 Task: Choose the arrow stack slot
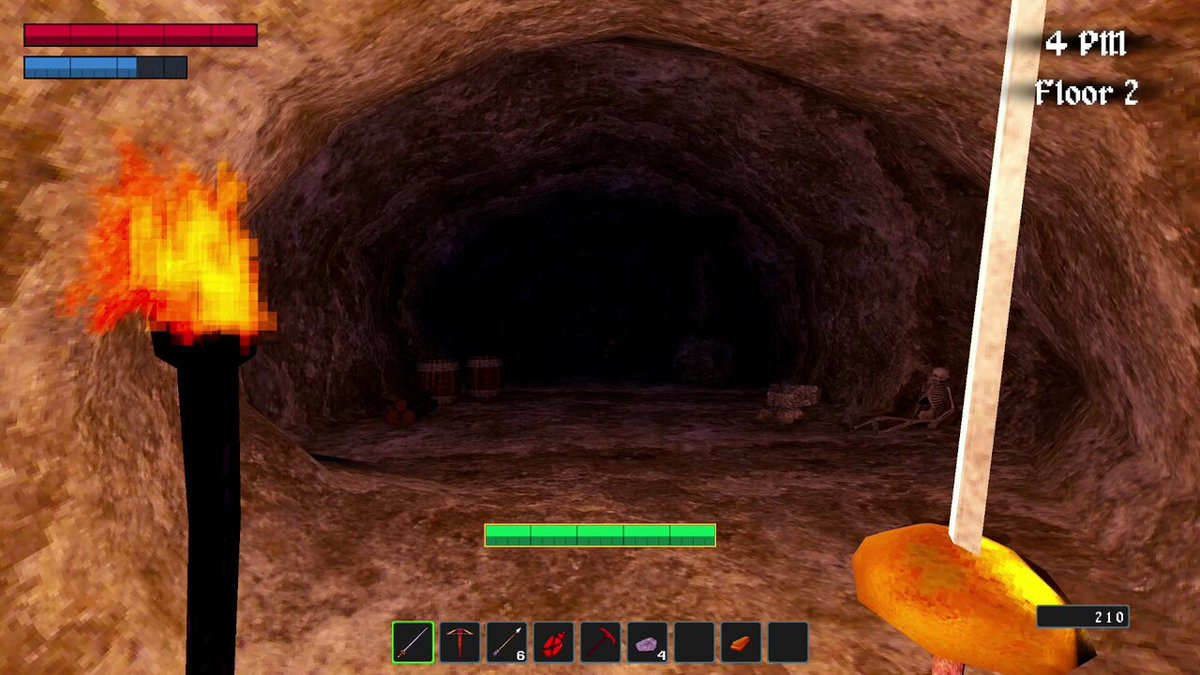[x=506, y=642]
